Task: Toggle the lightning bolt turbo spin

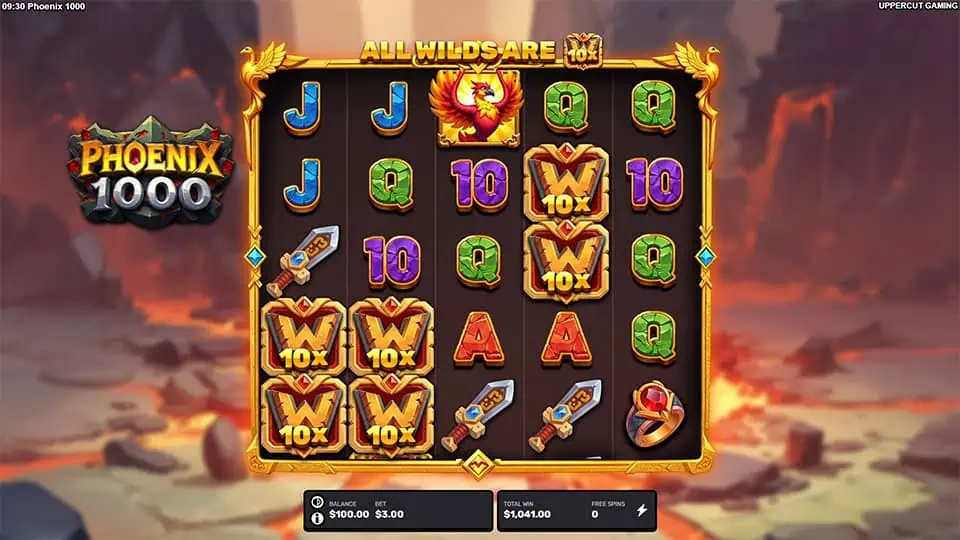Action: pos(642,510)
